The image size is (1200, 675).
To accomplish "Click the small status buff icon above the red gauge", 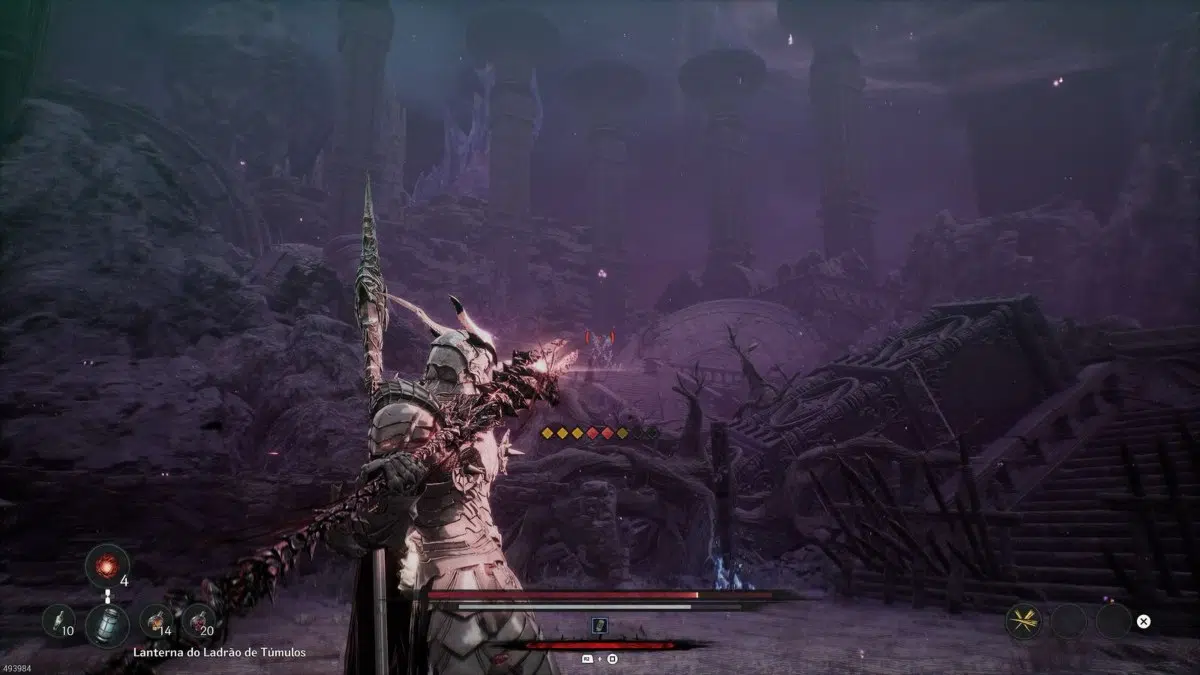I will pyautogui.click(x=599, y=624).
